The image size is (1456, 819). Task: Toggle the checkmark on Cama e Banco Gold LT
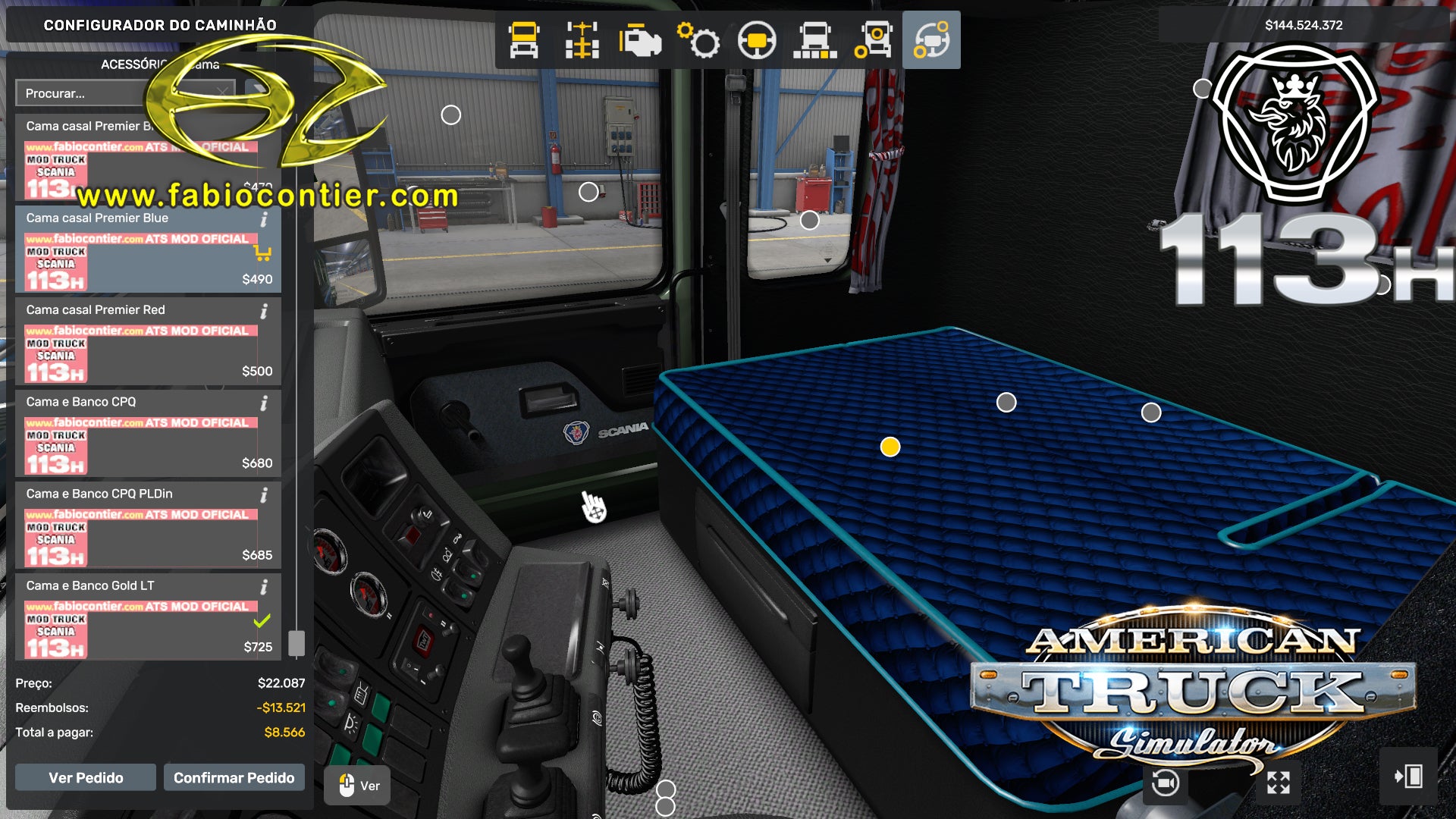click(x=262, y=622)
